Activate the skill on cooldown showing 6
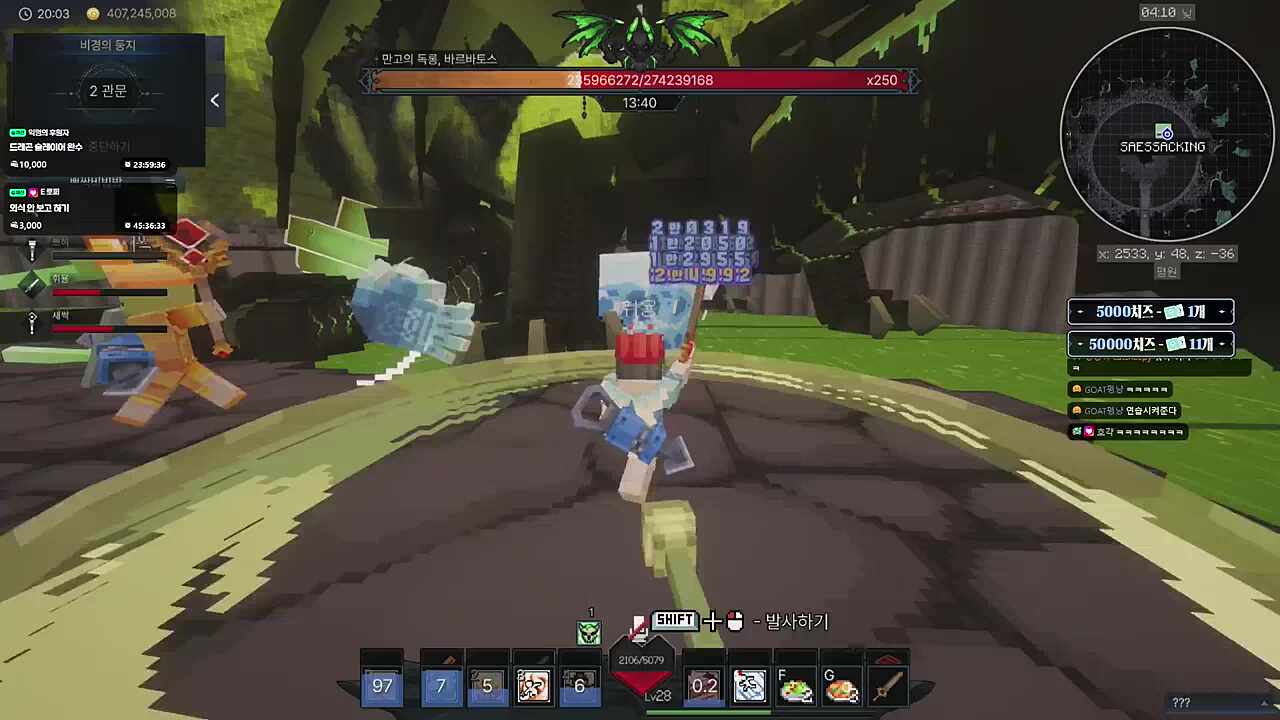Viewport: 1280px width, 720px height. coord(579,686)
